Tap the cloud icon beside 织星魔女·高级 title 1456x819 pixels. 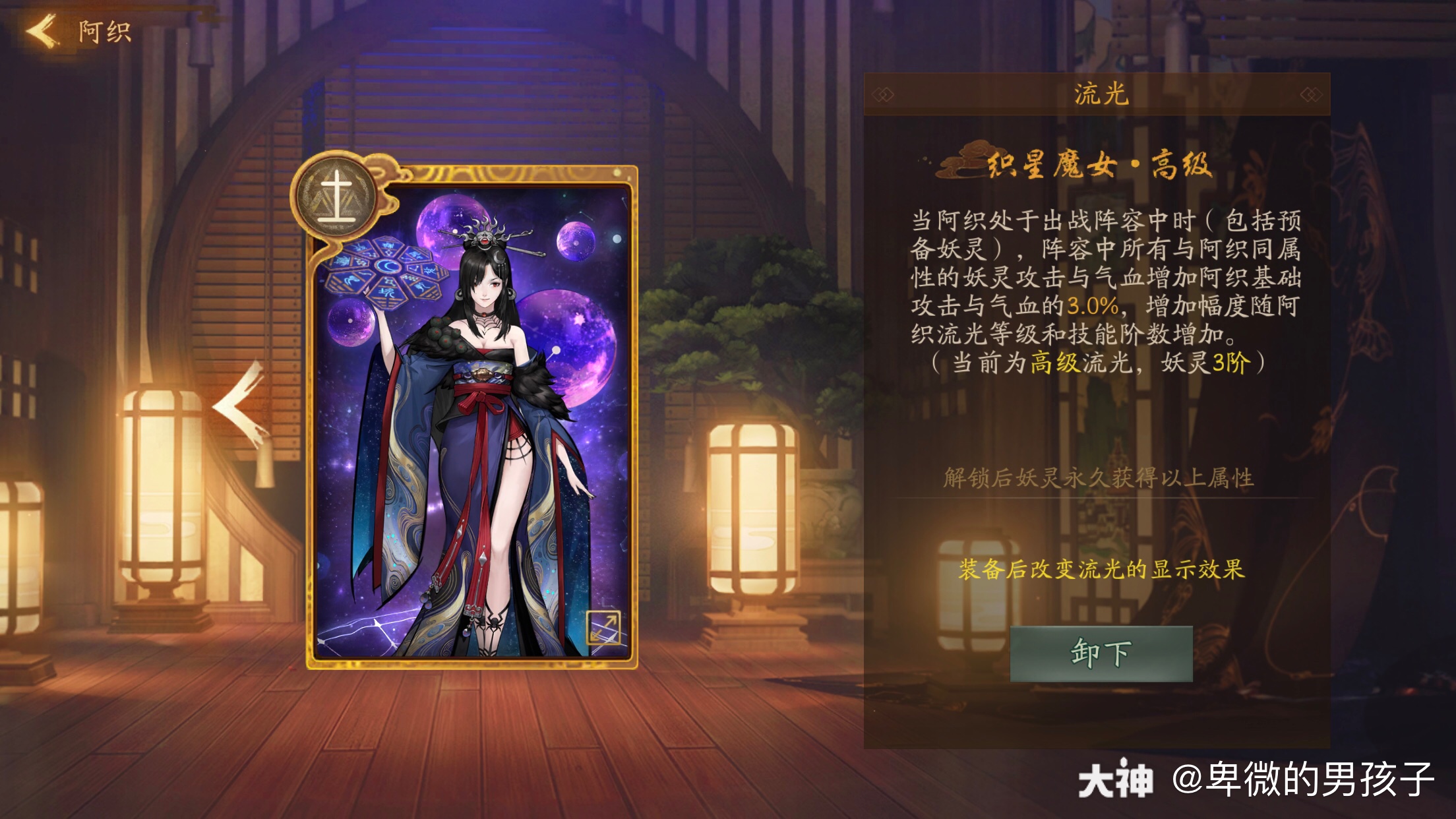964,160
